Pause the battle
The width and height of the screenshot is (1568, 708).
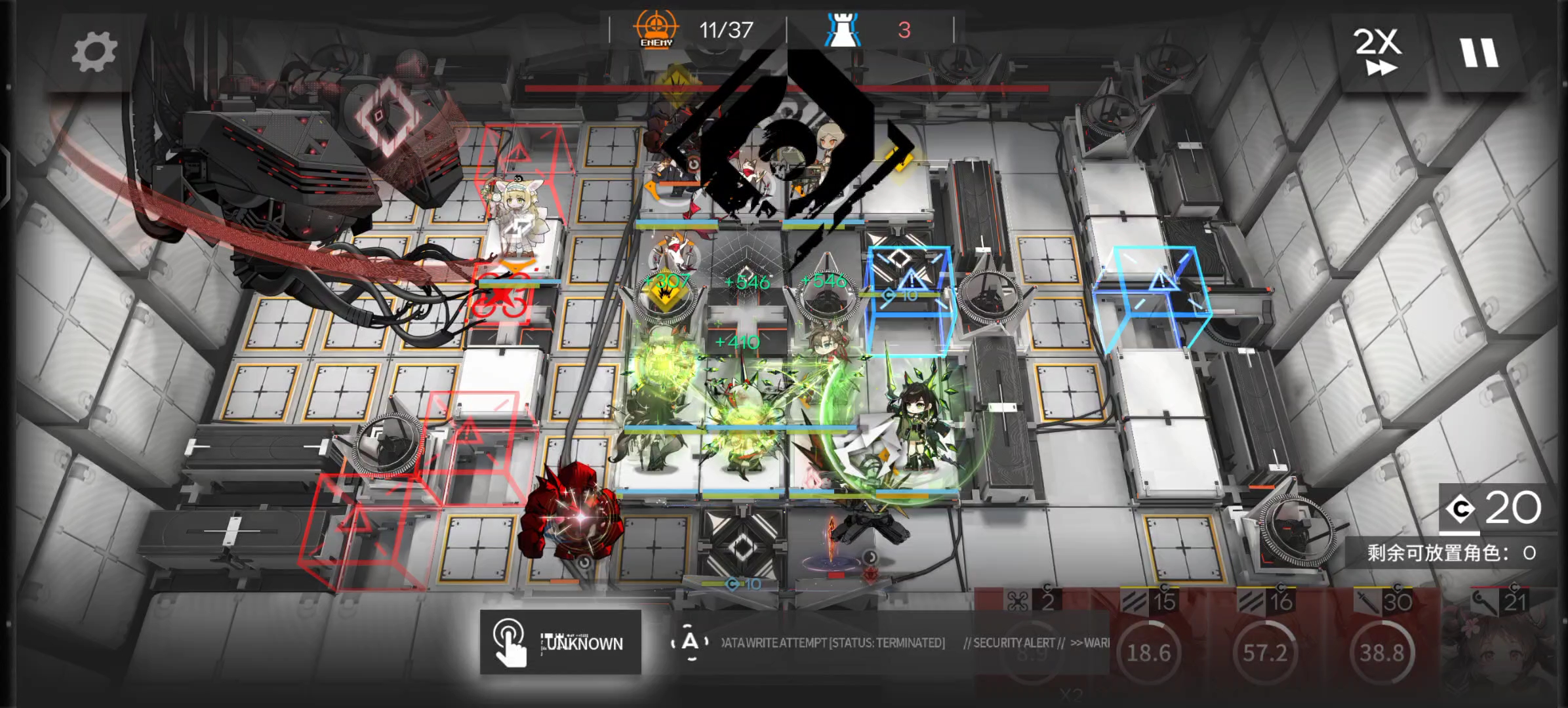pos(1479,52)
